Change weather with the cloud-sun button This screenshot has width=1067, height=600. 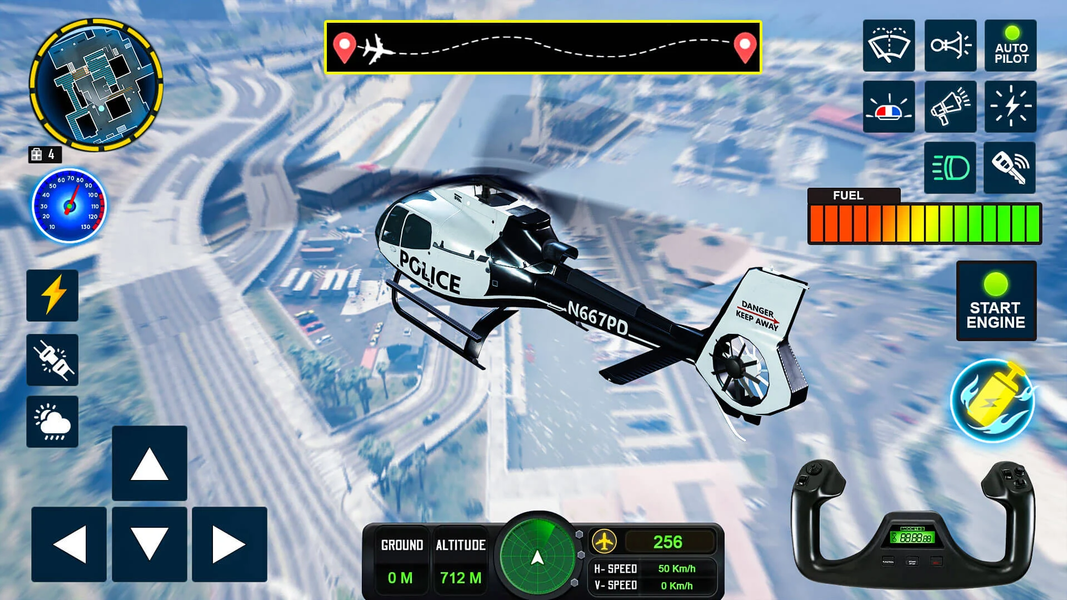(52, 422)
